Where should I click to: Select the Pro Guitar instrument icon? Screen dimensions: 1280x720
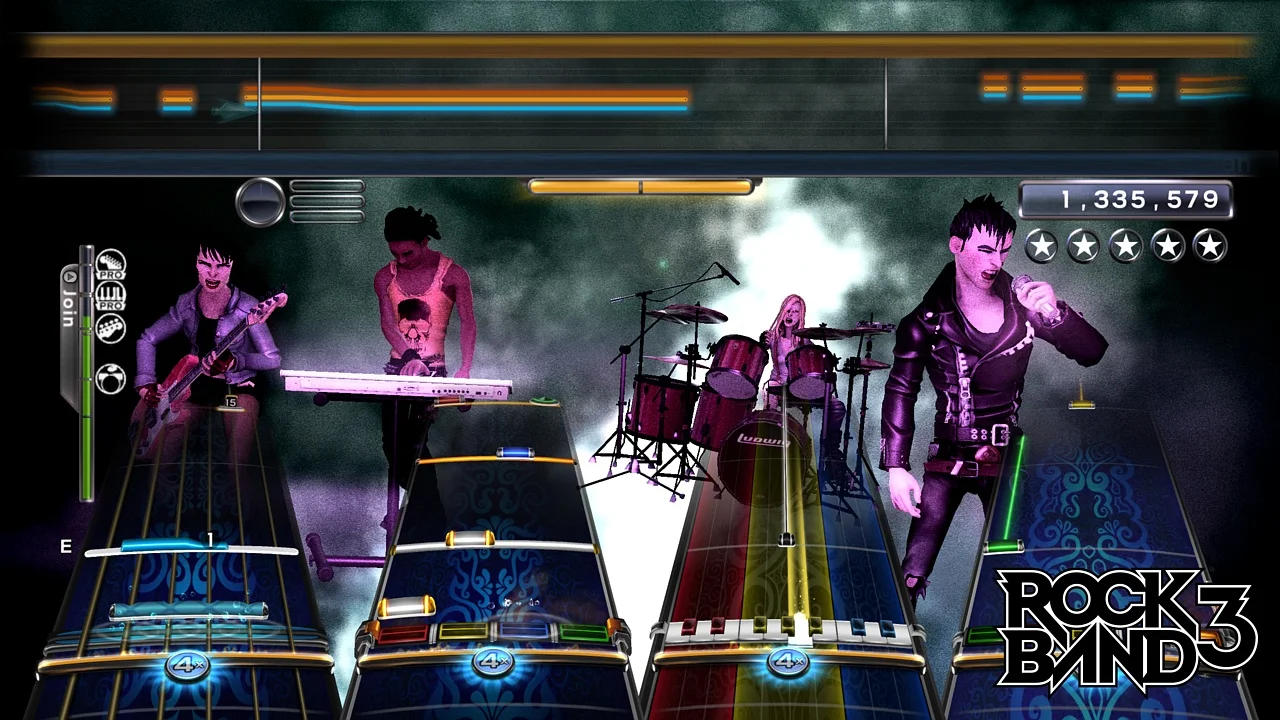pyautogui.click(x=110, y=264)
